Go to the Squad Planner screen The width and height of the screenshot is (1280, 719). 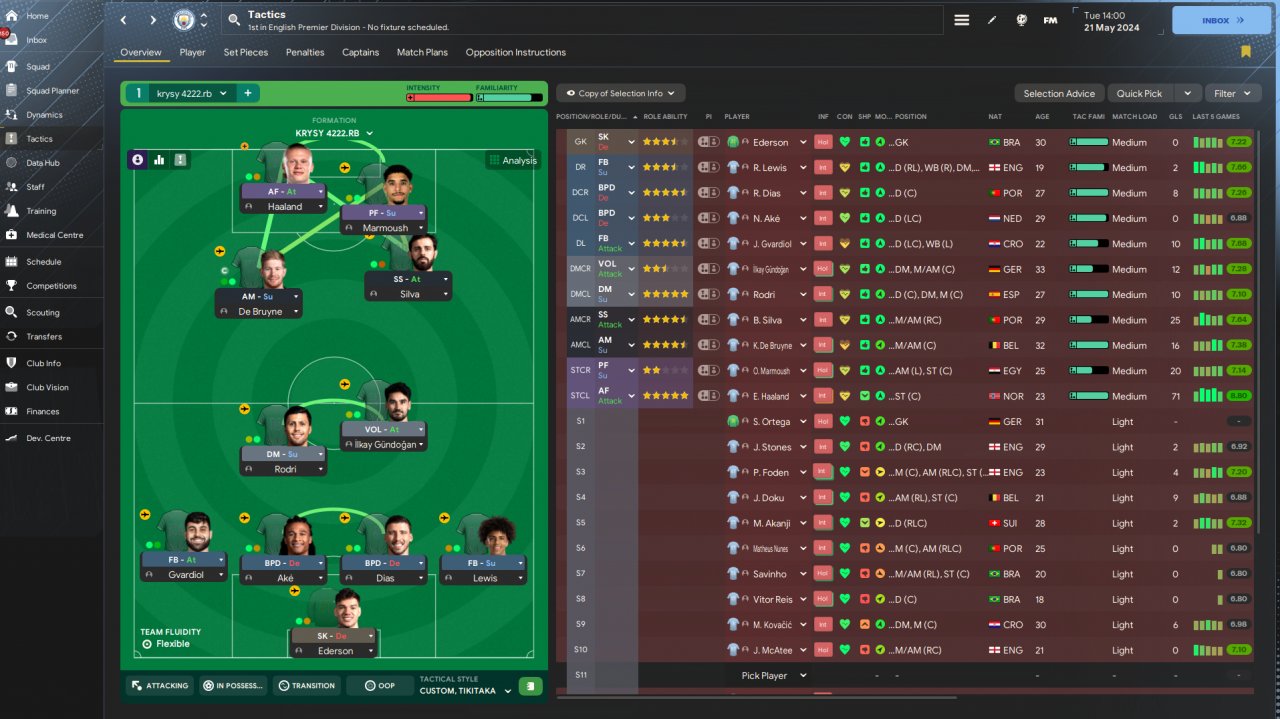52,91
